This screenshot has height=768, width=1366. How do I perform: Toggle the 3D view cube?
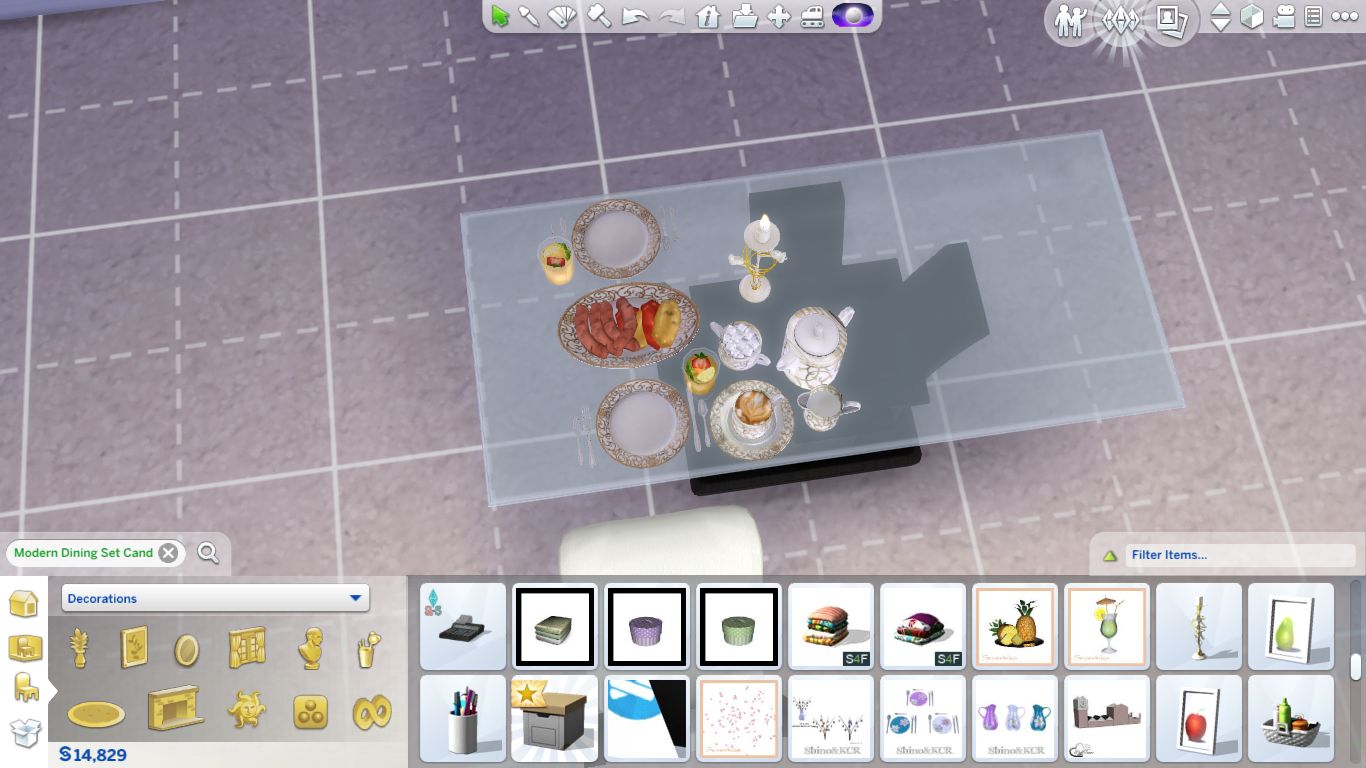pyautogui.click(x=1253, y=18)
